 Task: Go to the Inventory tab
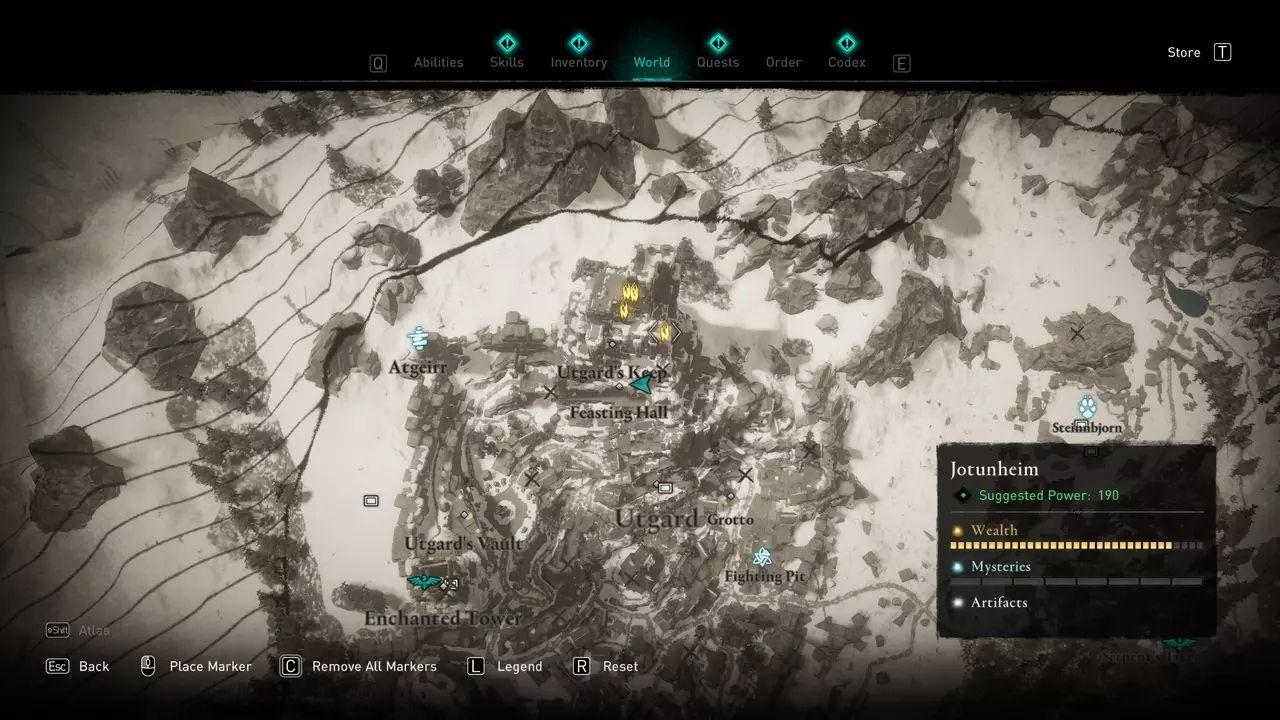point(578,62)
